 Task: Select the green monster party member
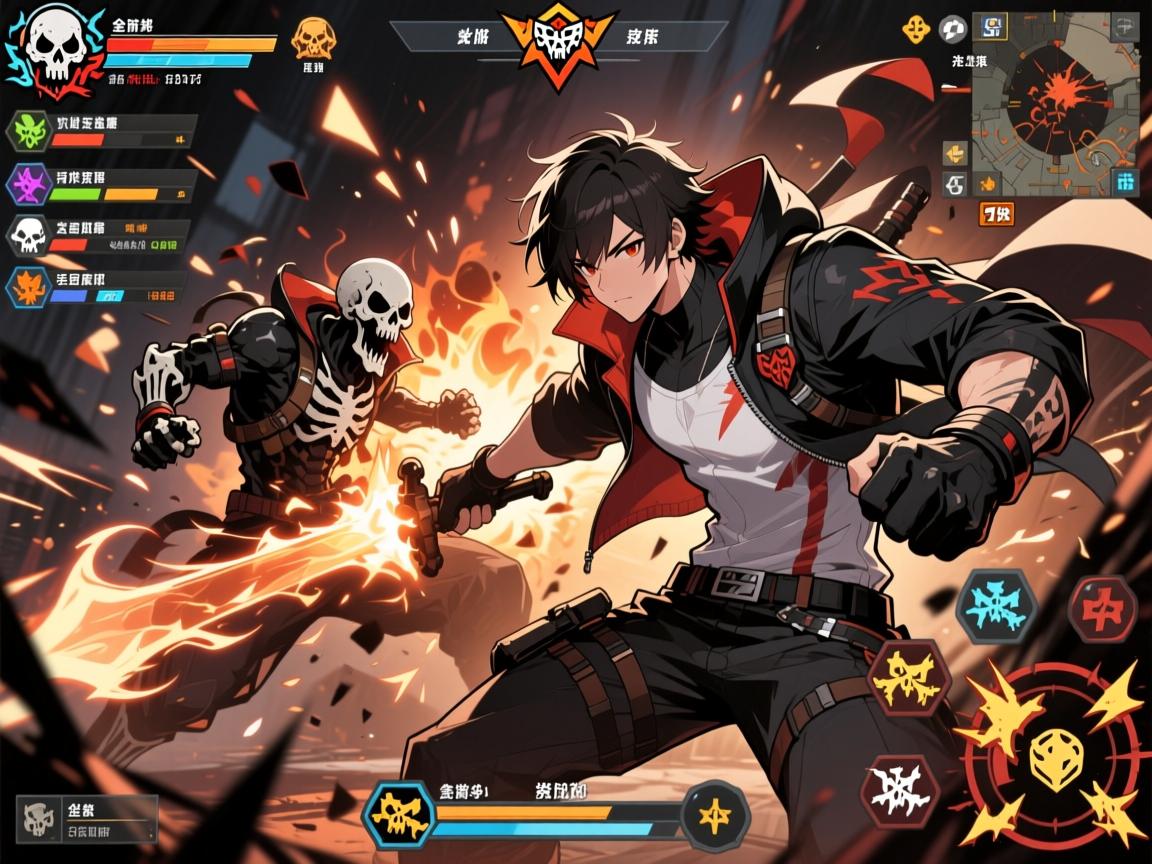(28, 131)
